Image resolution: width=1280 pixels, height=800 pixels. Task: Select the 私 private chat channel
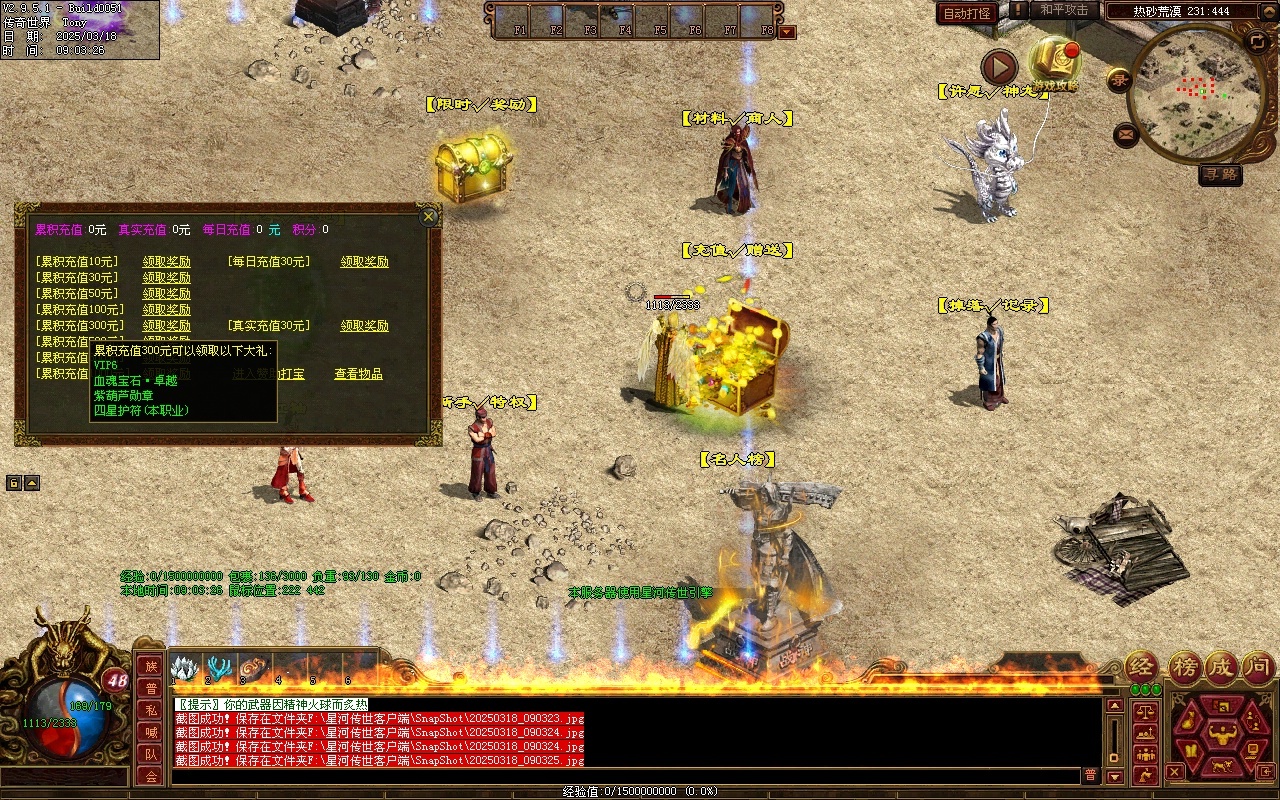click(151, 710)
